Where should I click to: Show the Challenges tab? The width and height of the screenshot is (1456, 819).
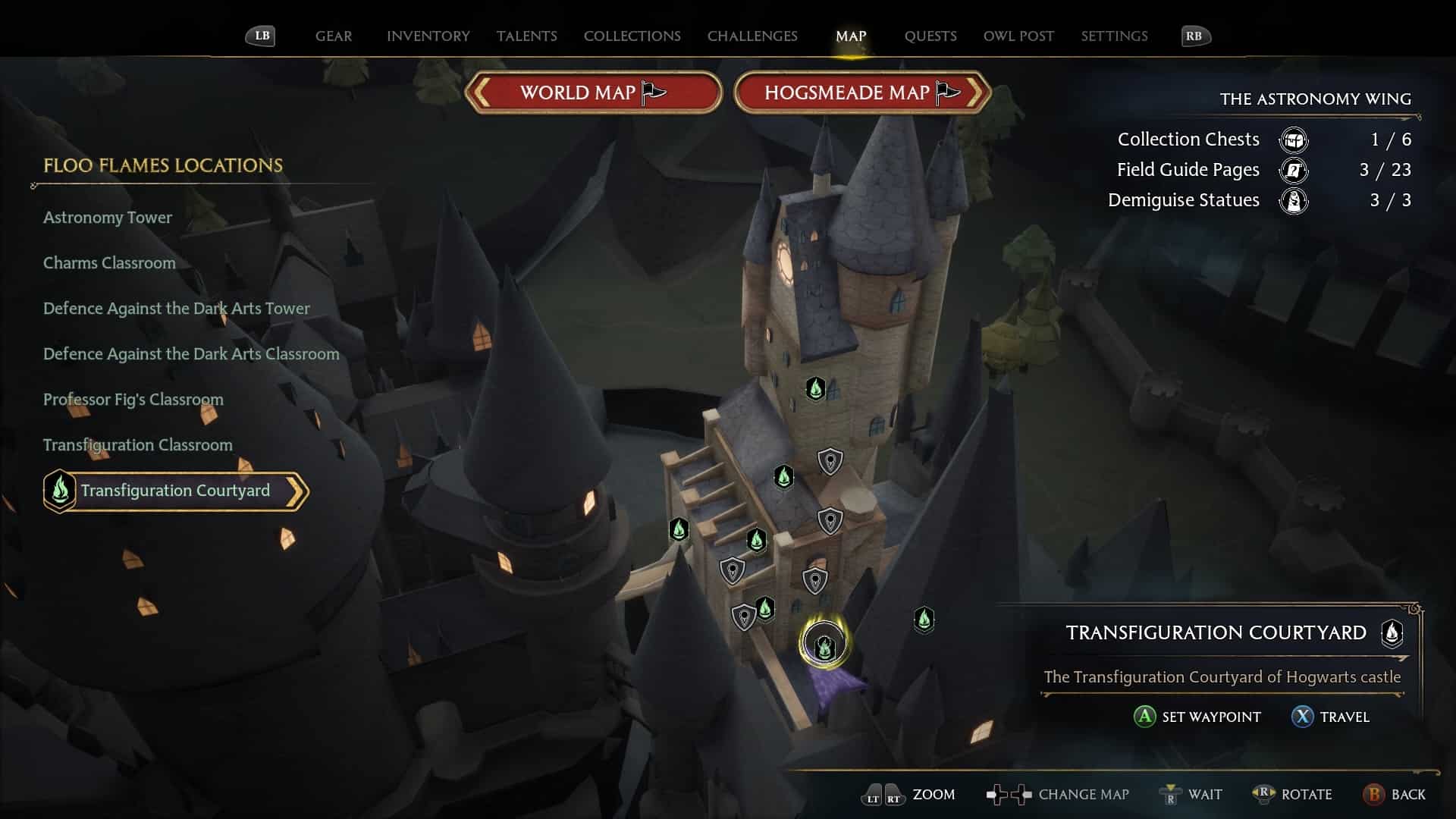pos(752,36)
